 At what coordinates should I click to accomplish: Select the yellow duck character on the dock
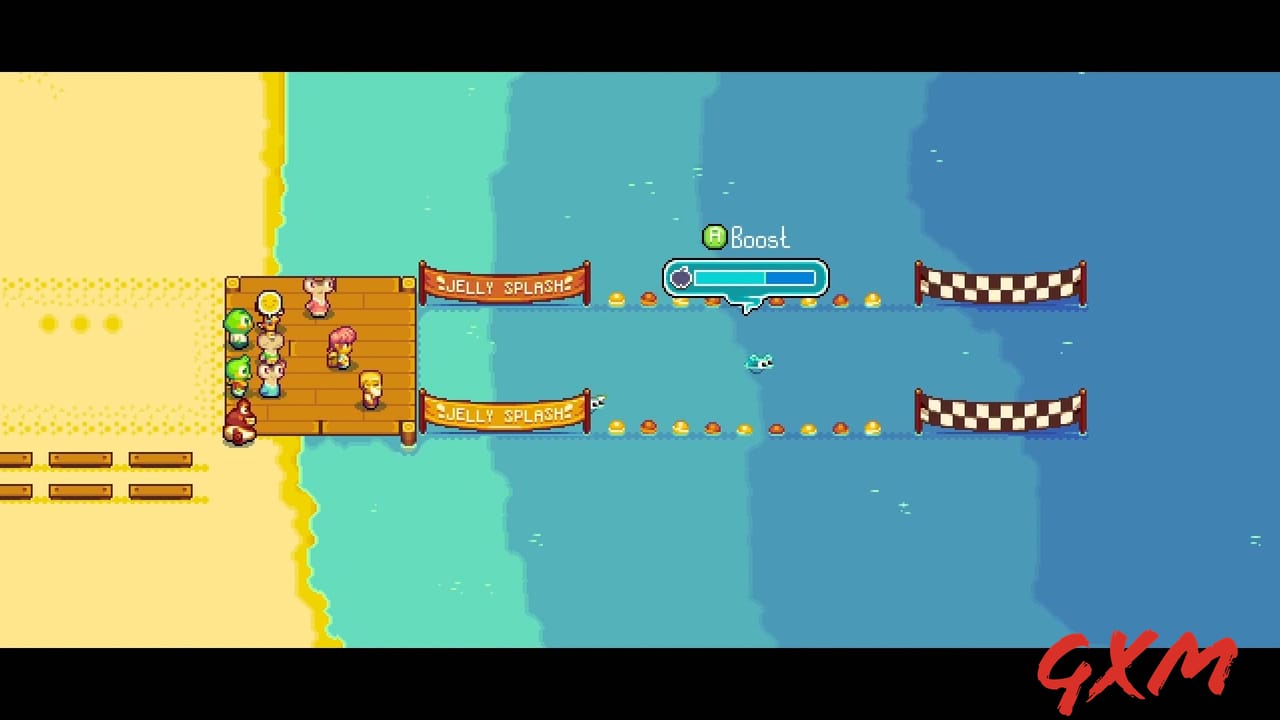(370, 387)
